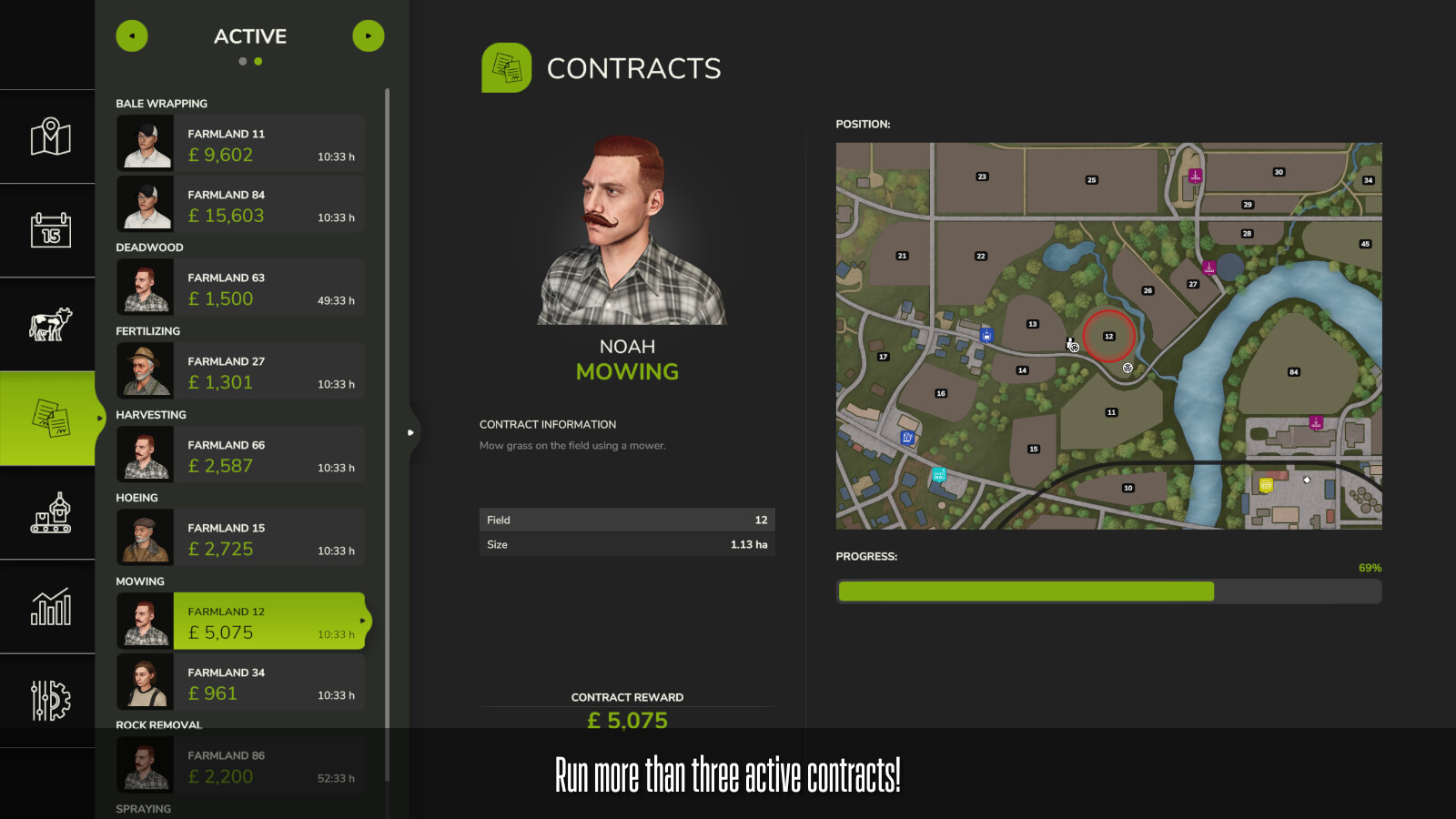Viewport: 1456px width, 819px height.
Task: Click the 69% progress bar
Action: coord(1108,591)
